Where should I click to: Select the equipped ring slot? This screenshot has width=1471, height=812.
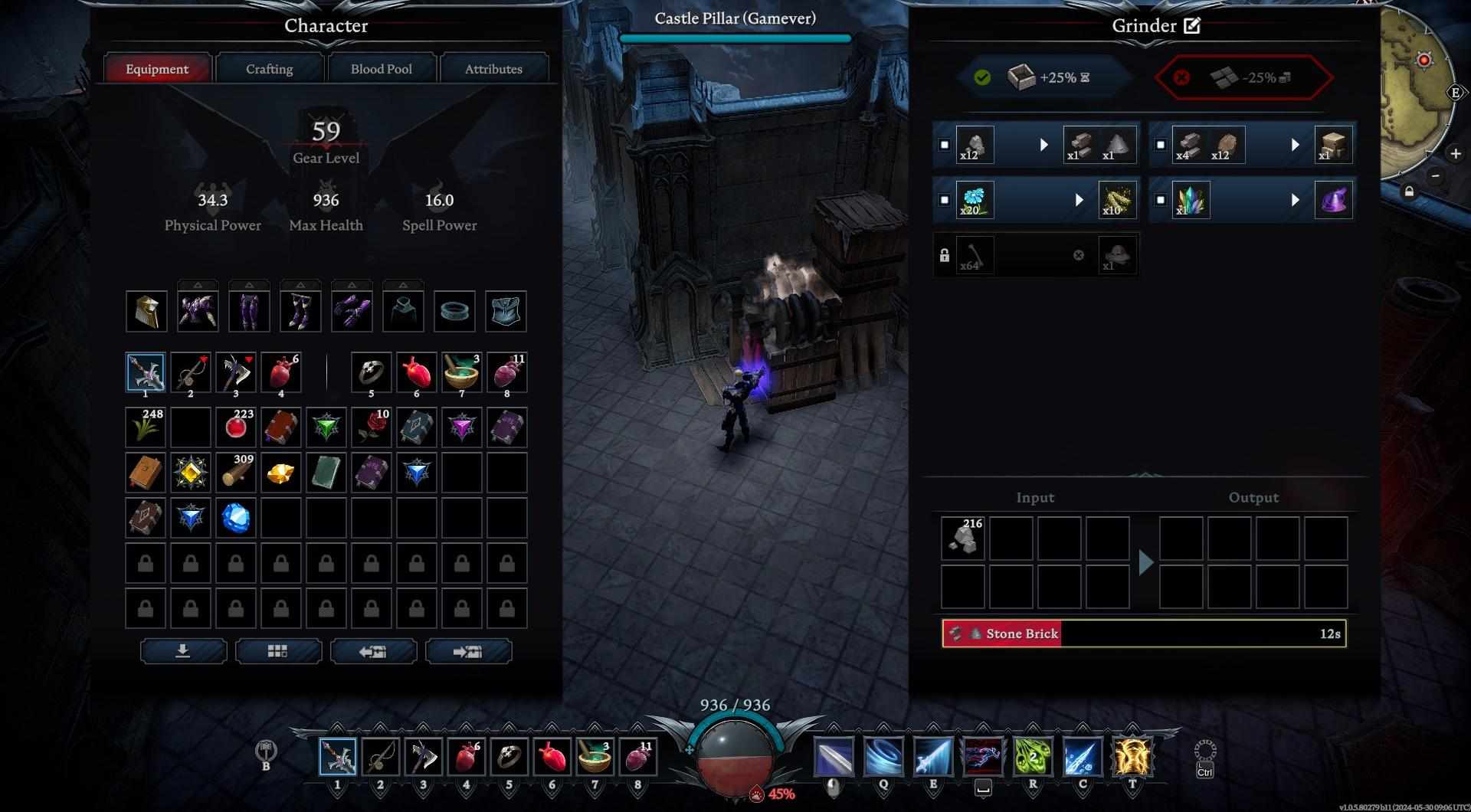tap(454, 312)
